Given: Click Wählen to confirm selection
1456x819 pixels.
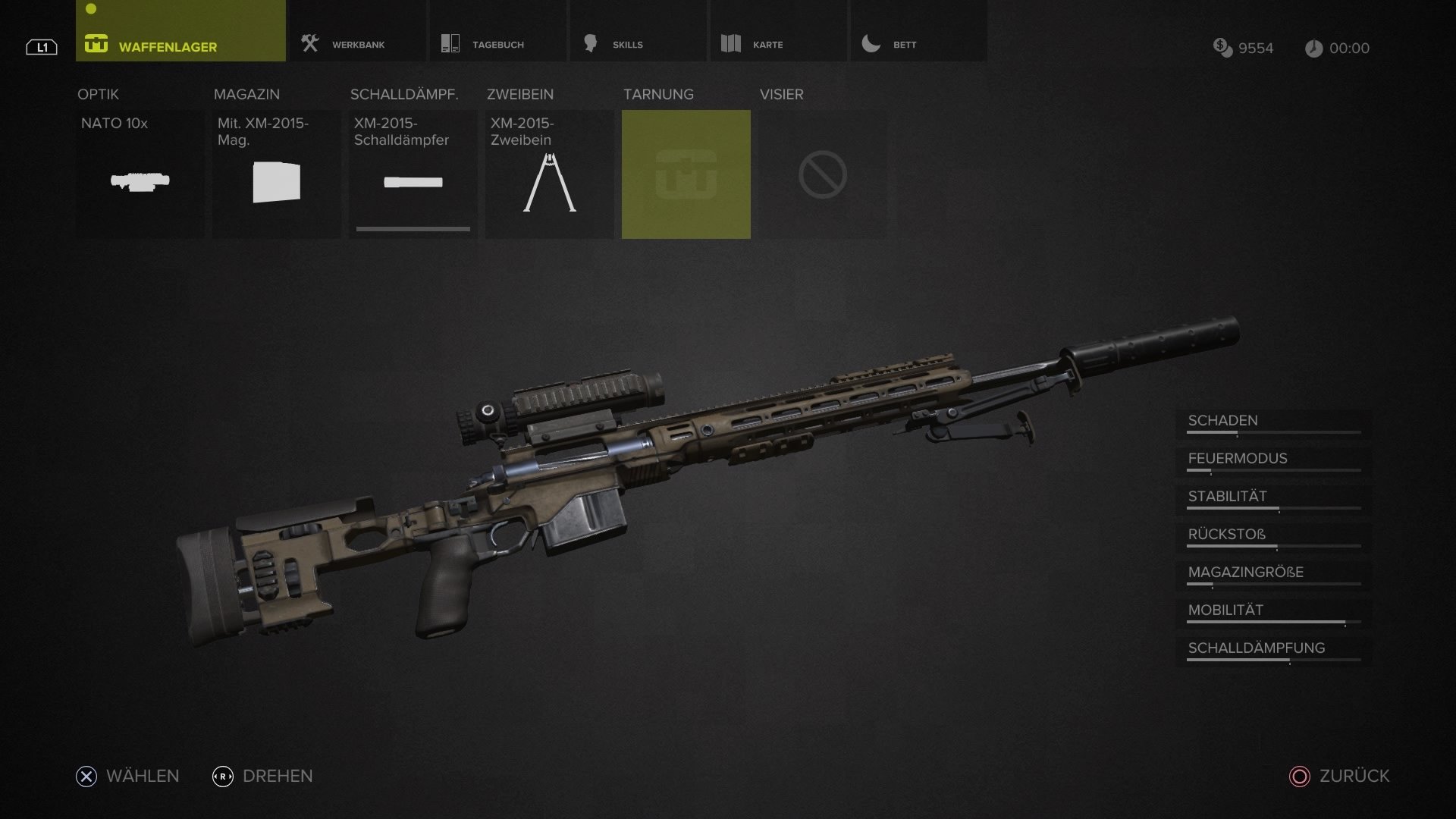Looking at the screenshot, I should click(x=127, y=776).
